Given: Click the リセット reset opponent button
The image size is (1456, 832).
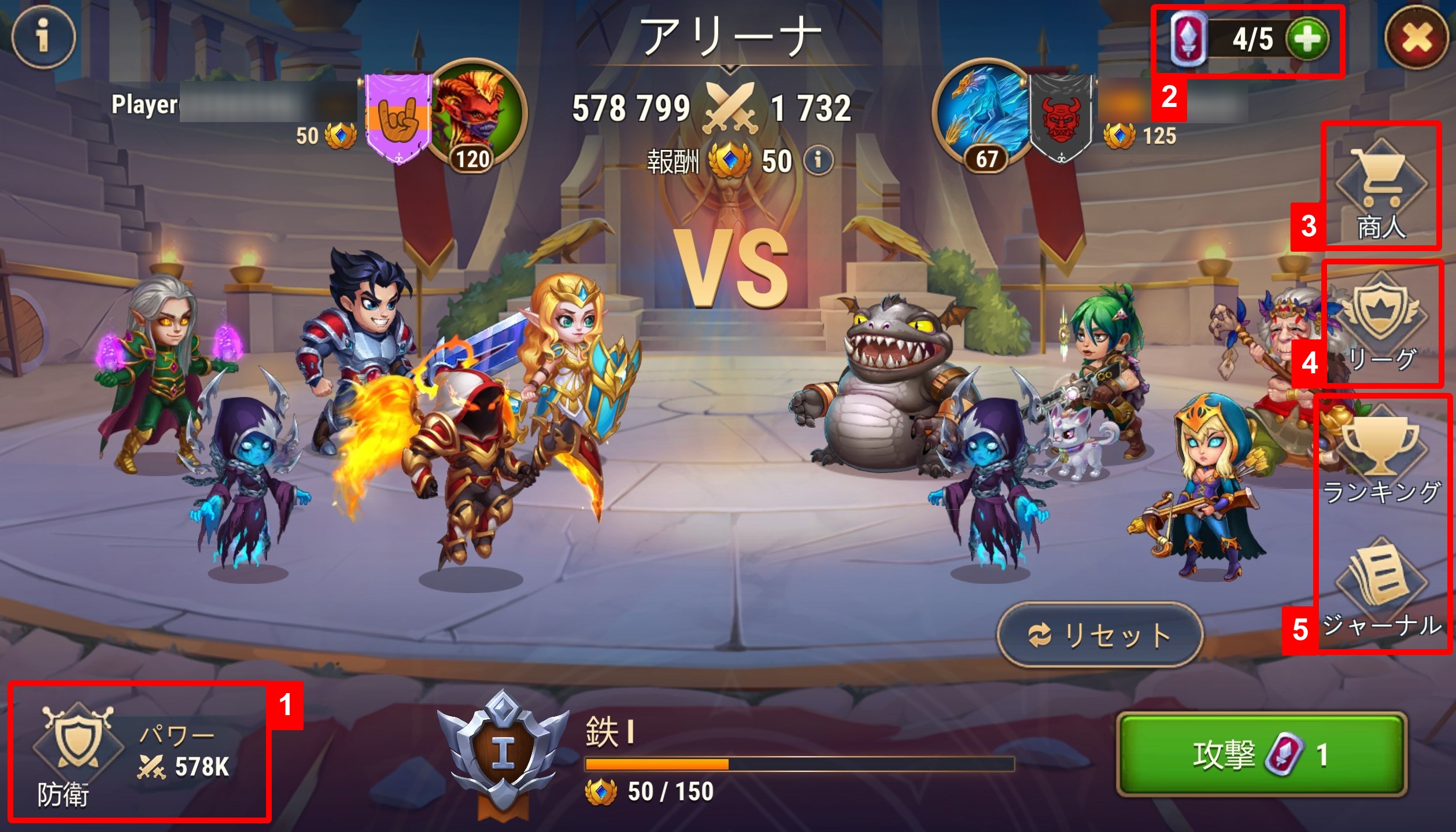Looking at the screenshot, I should (x=1100, y=635).
